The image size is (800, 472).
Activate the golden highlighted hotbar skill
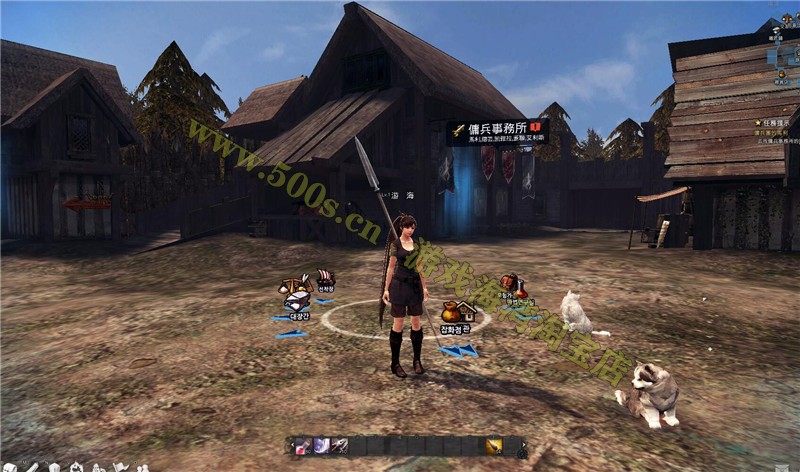(493, 446)
